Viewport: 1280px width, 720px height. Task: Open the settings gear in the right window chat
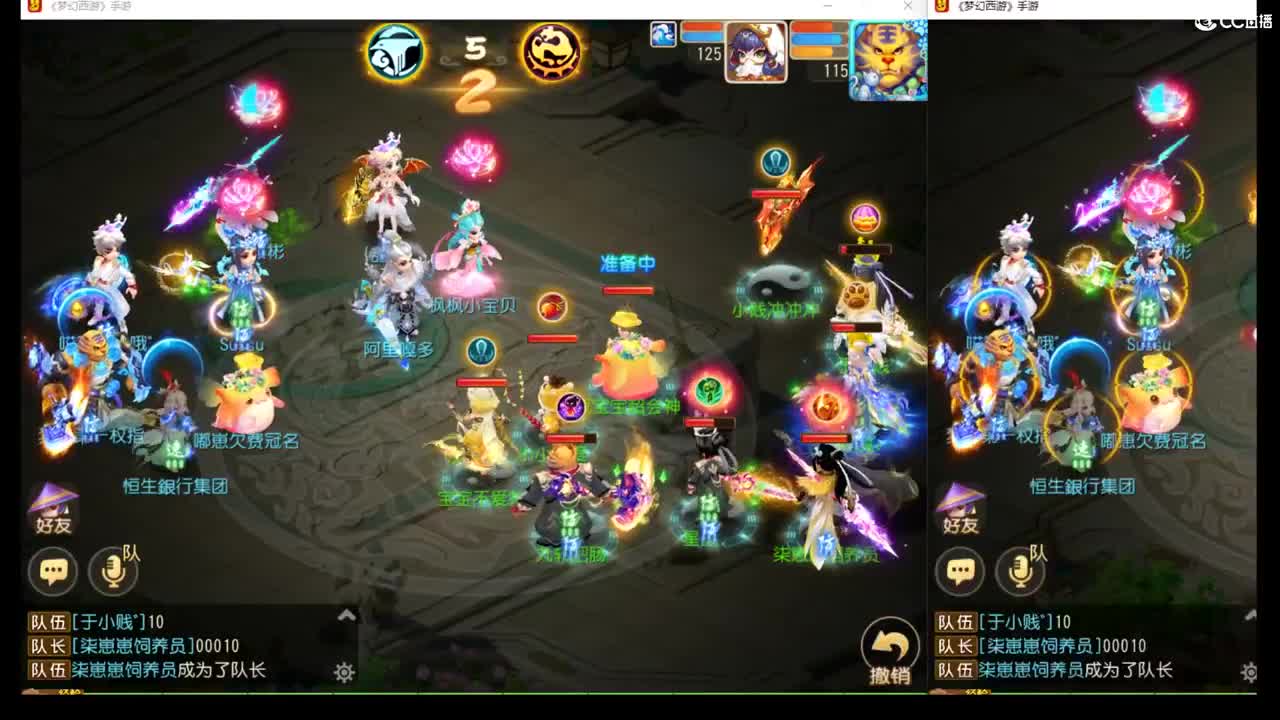pos(1249,673)
